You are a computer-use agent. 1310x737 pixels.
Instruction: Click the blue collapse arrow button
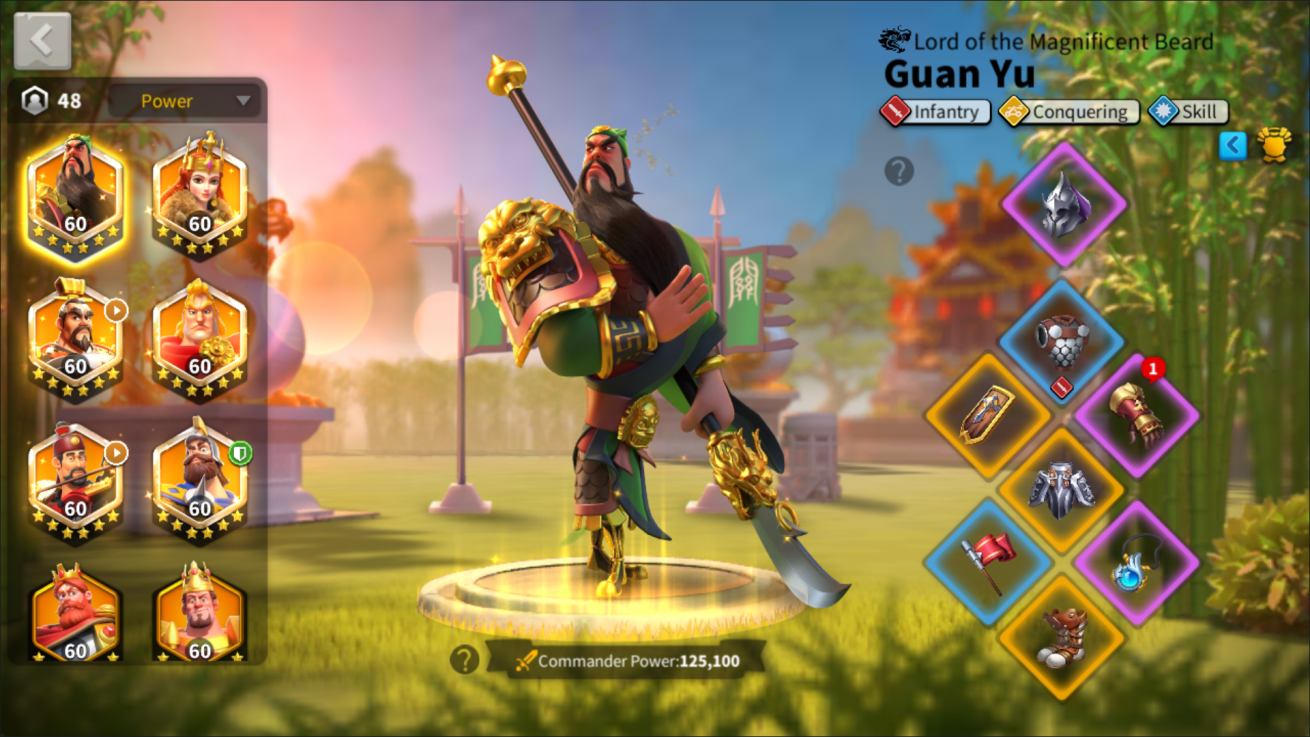tap(1233, 146)
